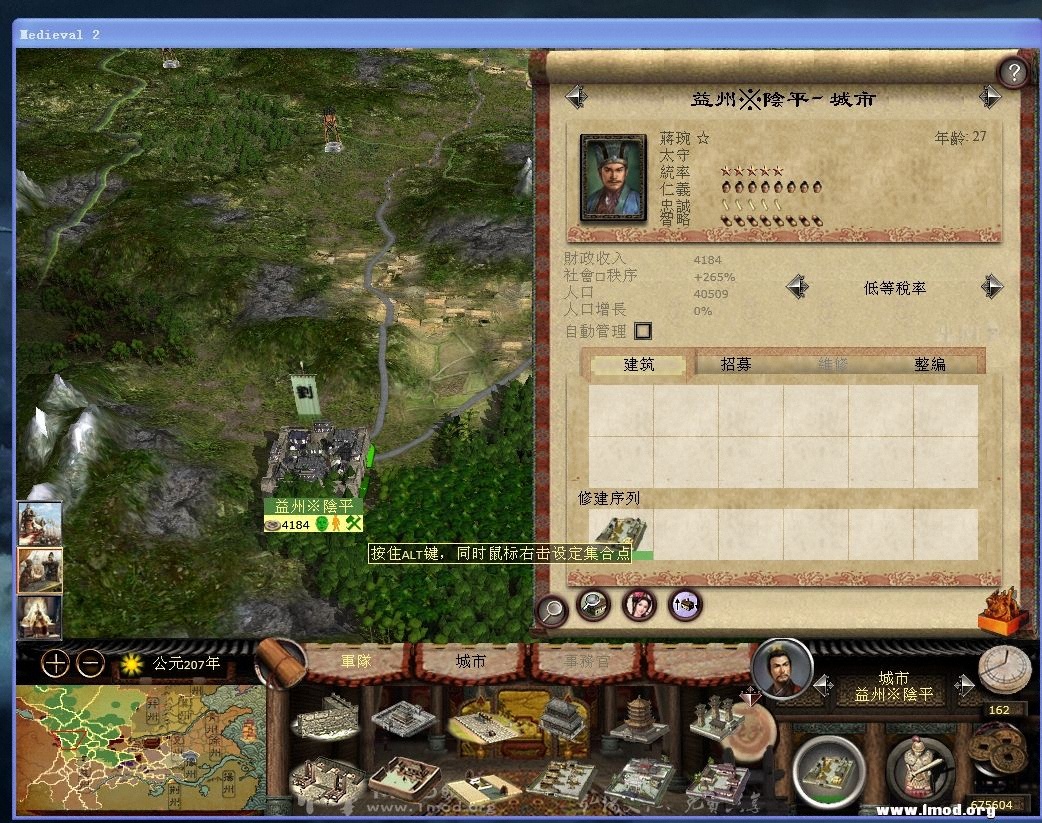
Task: Switch to the 軍隊 armies tab
Action: [x=357, y=661]
